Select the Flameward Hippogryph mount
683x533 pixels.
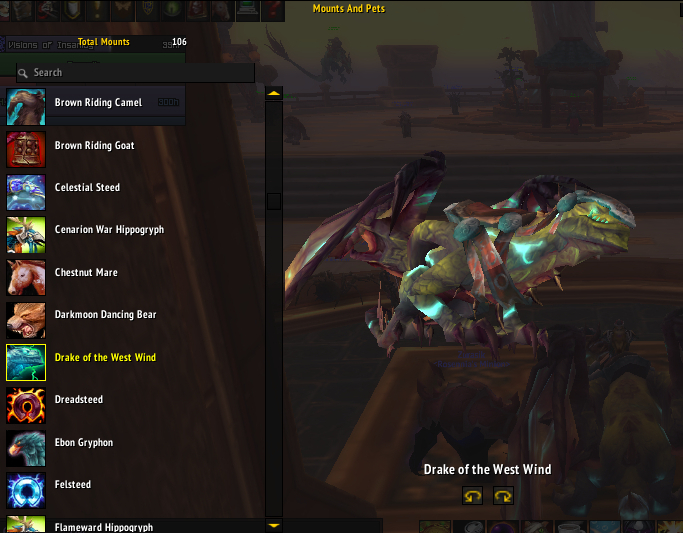coord(104,526)
